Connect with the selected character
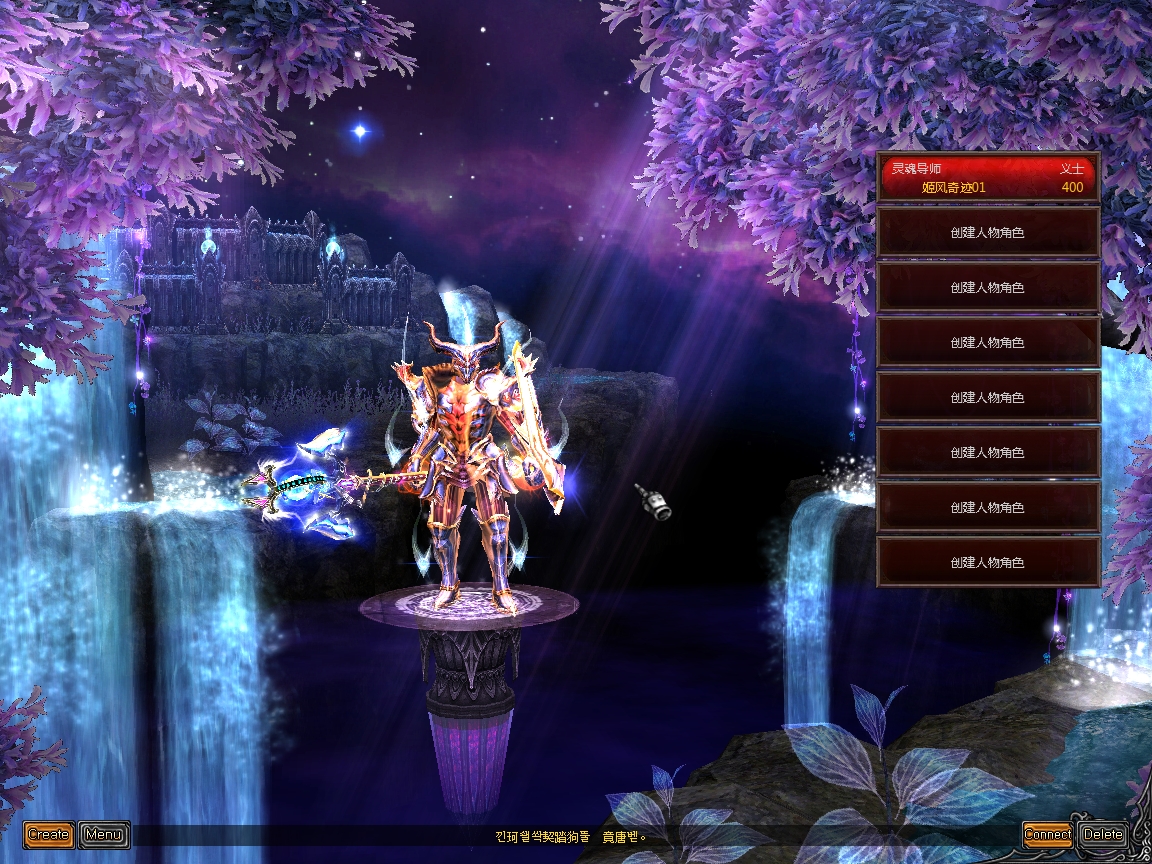The width and height of the screenshot is (1152, 864). tap(1047, 834)
